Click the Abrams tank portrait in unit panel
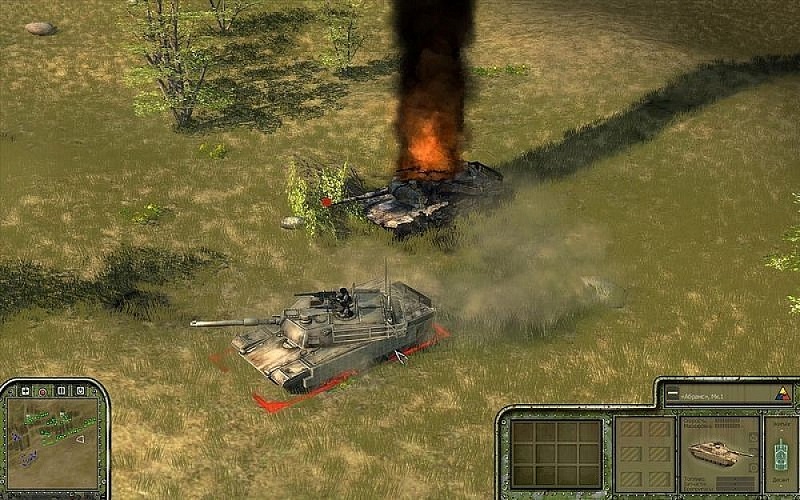The image size is (800, 500). (721, 454)
